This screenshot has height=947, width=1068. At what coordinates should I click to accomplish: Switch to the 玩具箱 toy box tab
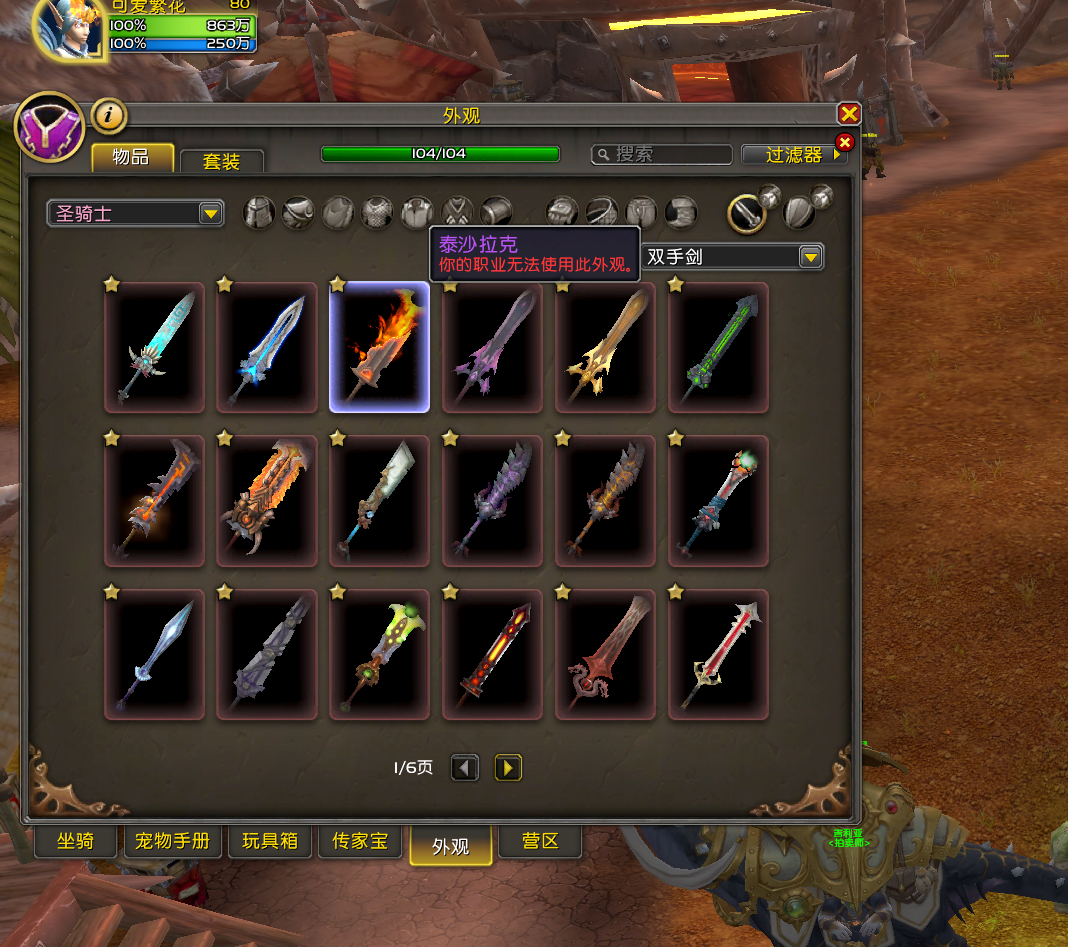[x=270, y=841]
